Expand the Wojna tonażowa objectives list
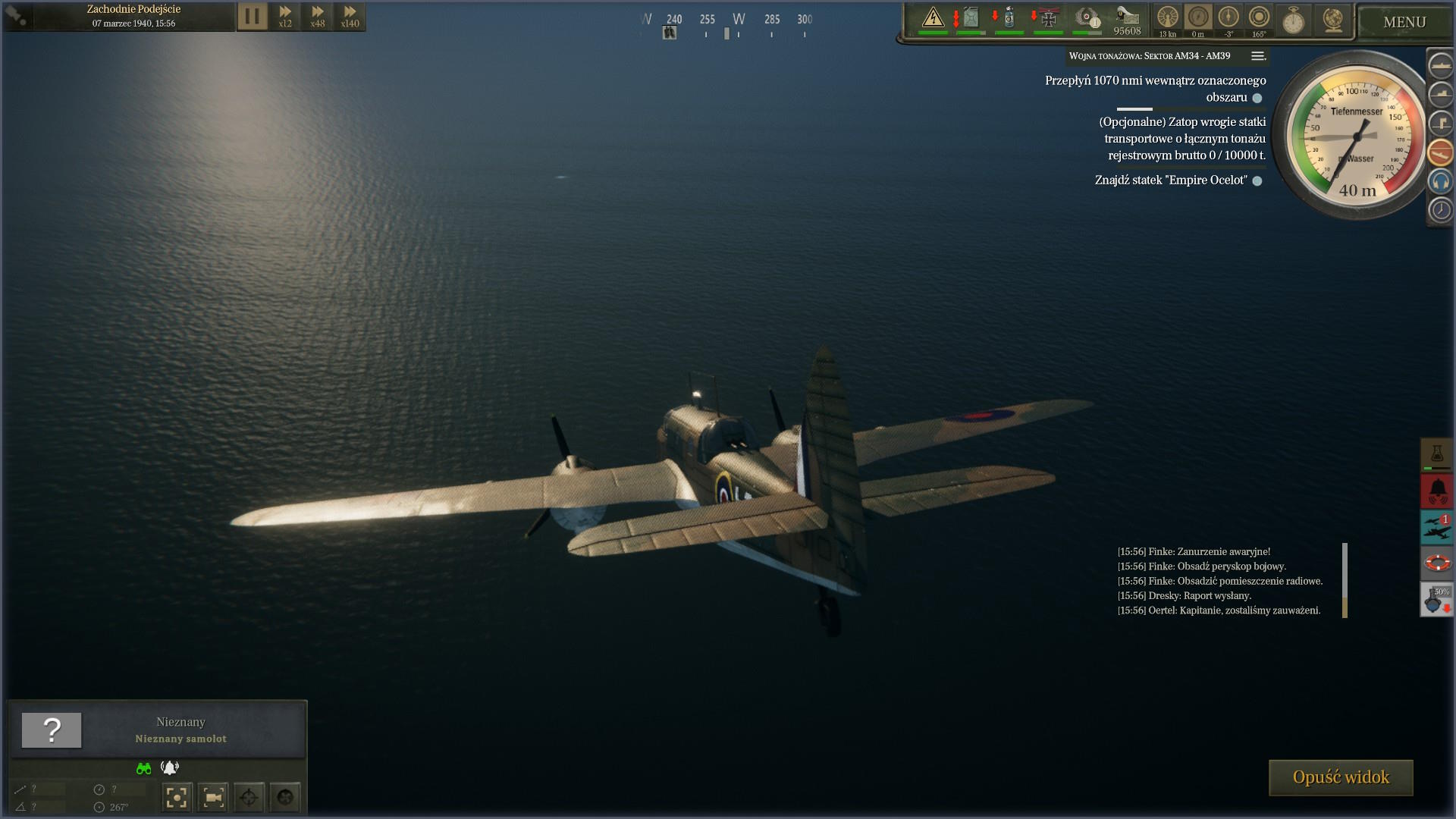 coord(1257,56)
